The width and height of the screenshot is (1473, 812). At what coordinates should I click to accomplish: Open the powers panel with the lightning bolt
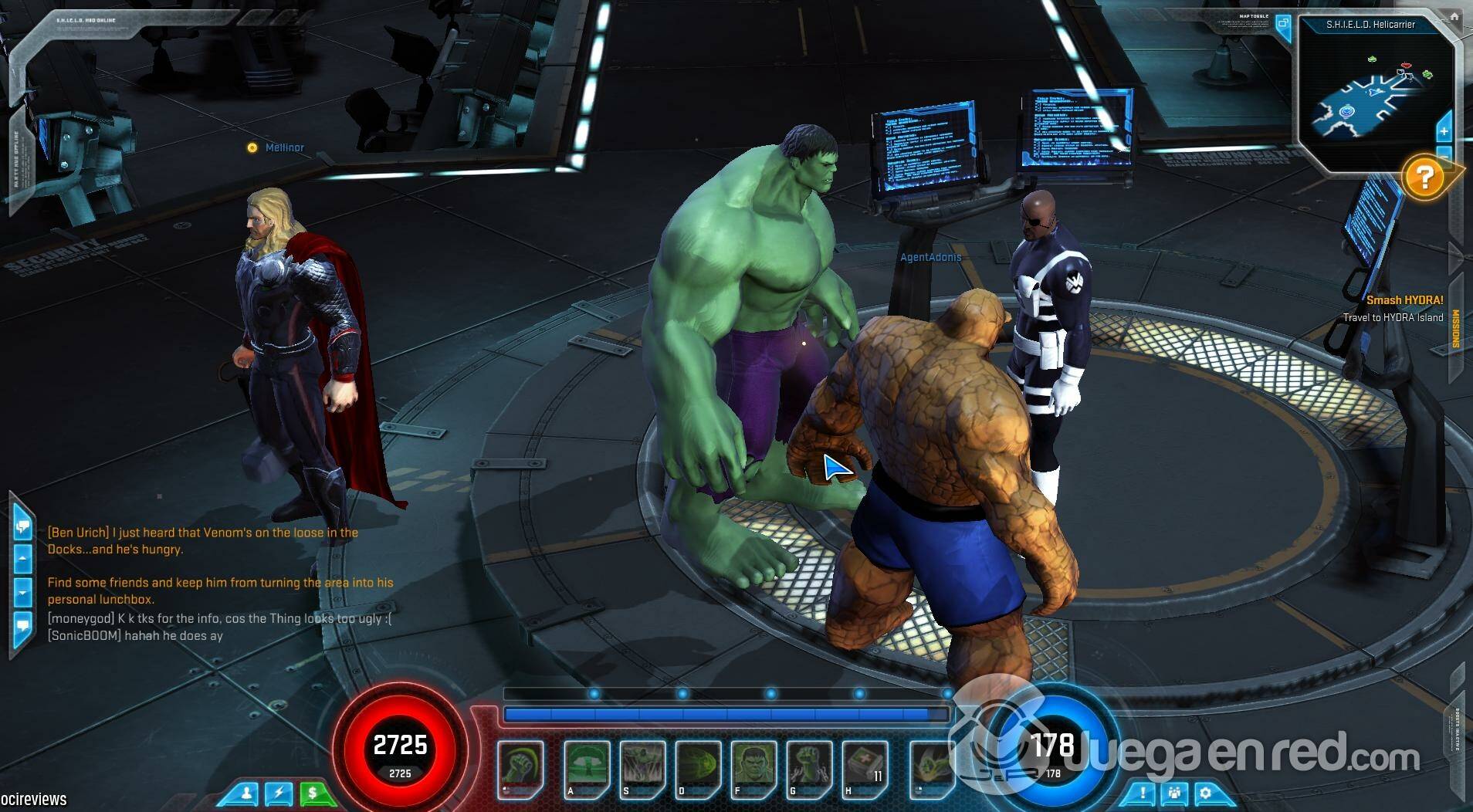click(x=279, y=793)
